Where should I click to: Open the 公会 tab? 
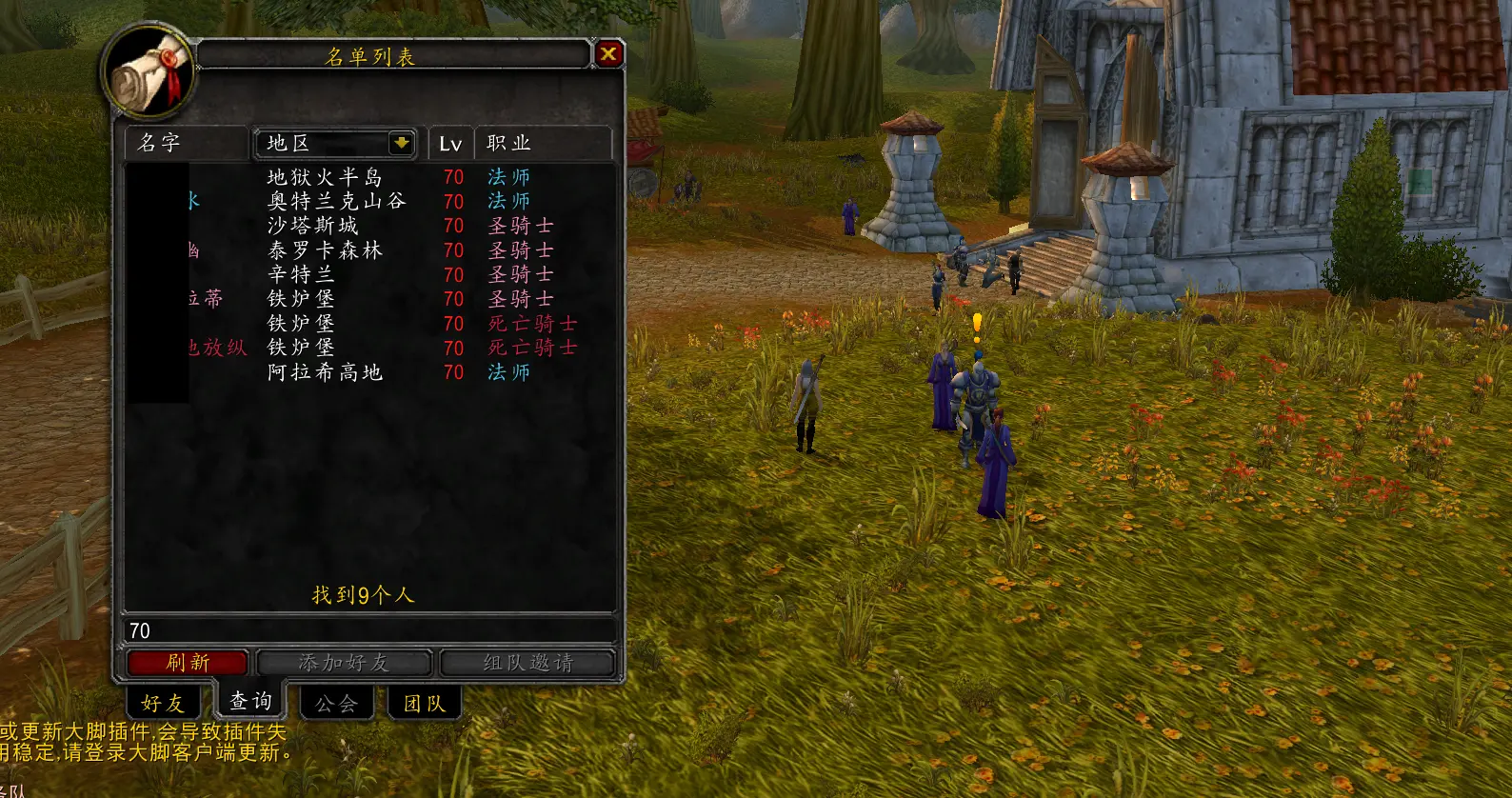[336, 704]
